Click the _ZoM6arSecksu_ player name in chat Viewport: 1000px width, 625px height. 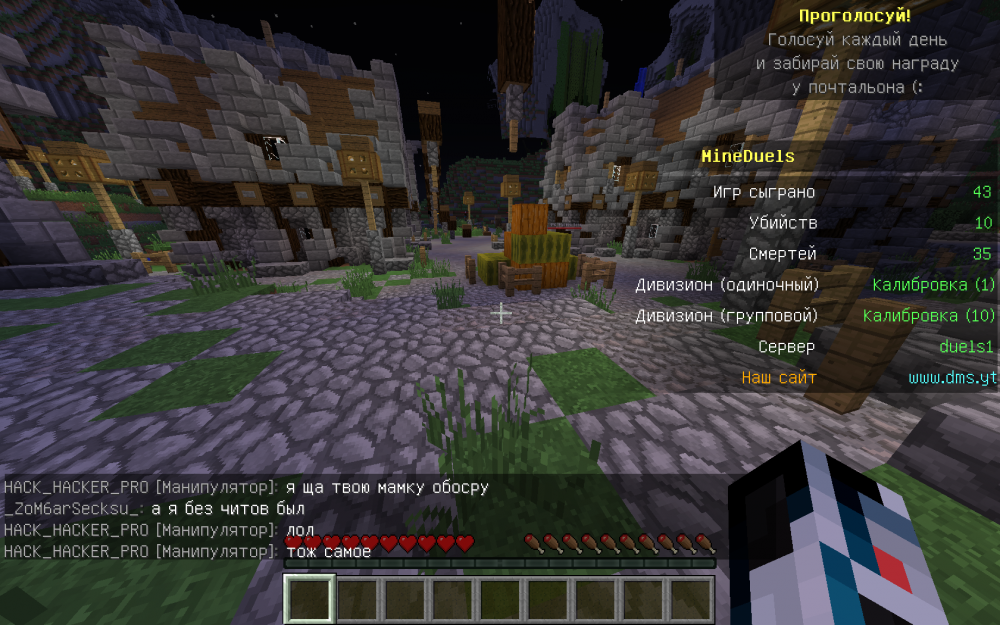click(x=73, y=509)
